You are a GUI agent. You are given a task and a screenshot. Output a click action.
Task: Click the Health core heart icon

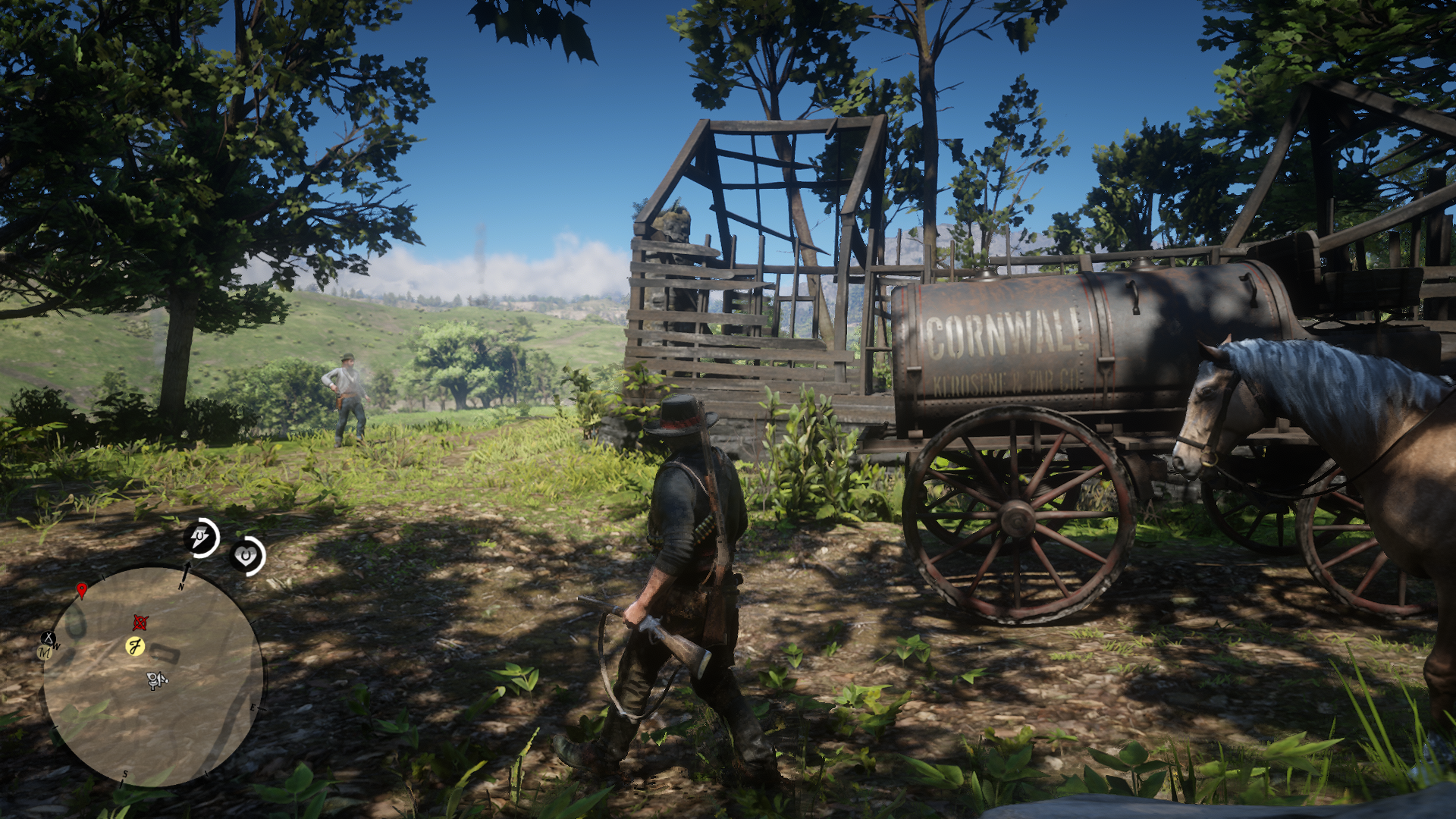(245, 555)
